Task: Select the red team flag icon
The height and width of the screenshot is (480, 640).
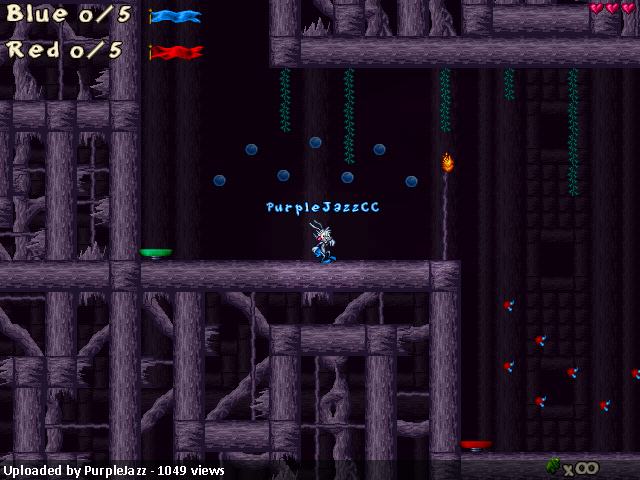Action: click(176, 51)
